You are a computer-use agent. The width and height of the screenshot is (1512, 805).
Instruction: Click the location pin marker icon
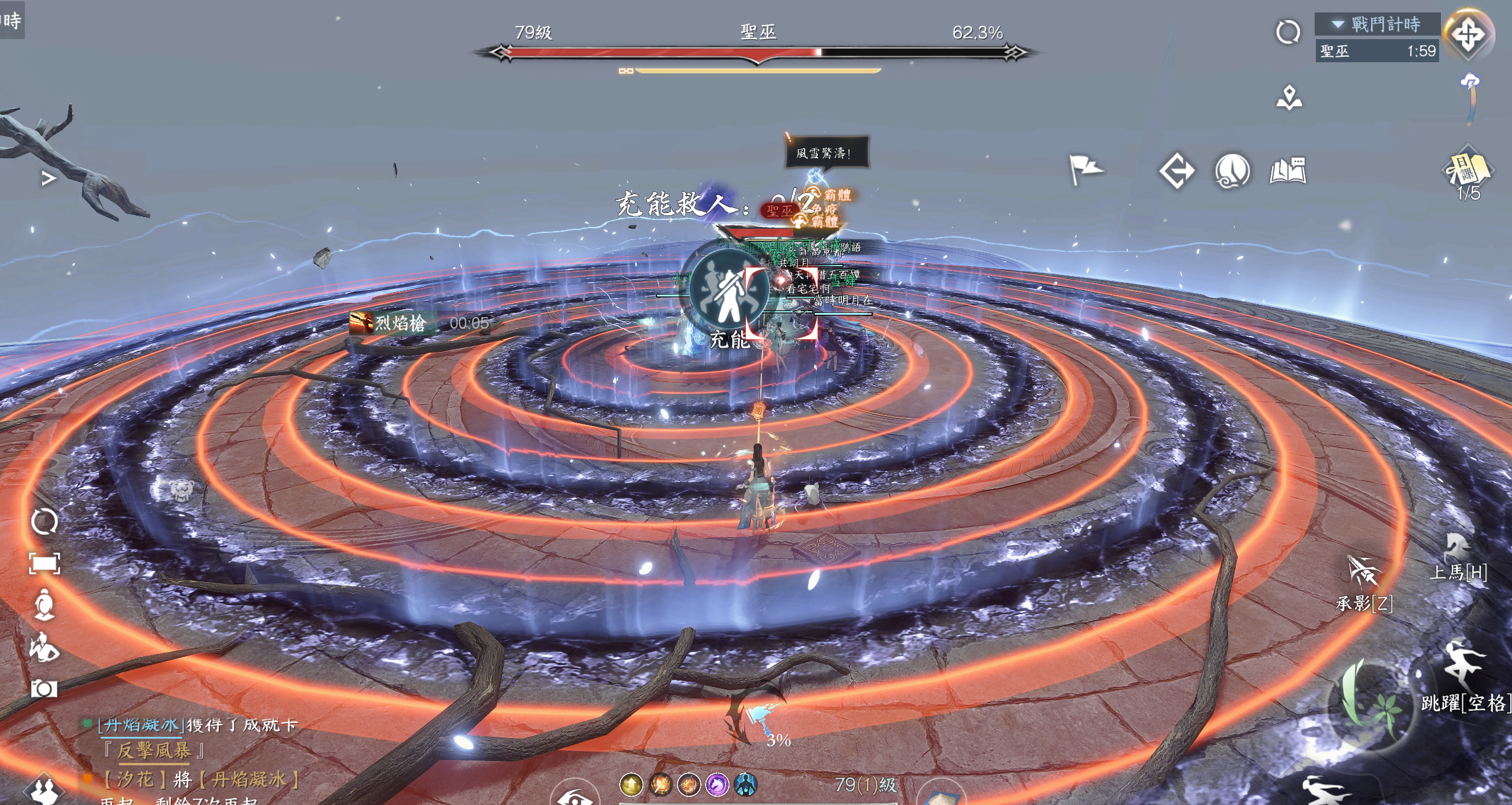point(1289,98)
